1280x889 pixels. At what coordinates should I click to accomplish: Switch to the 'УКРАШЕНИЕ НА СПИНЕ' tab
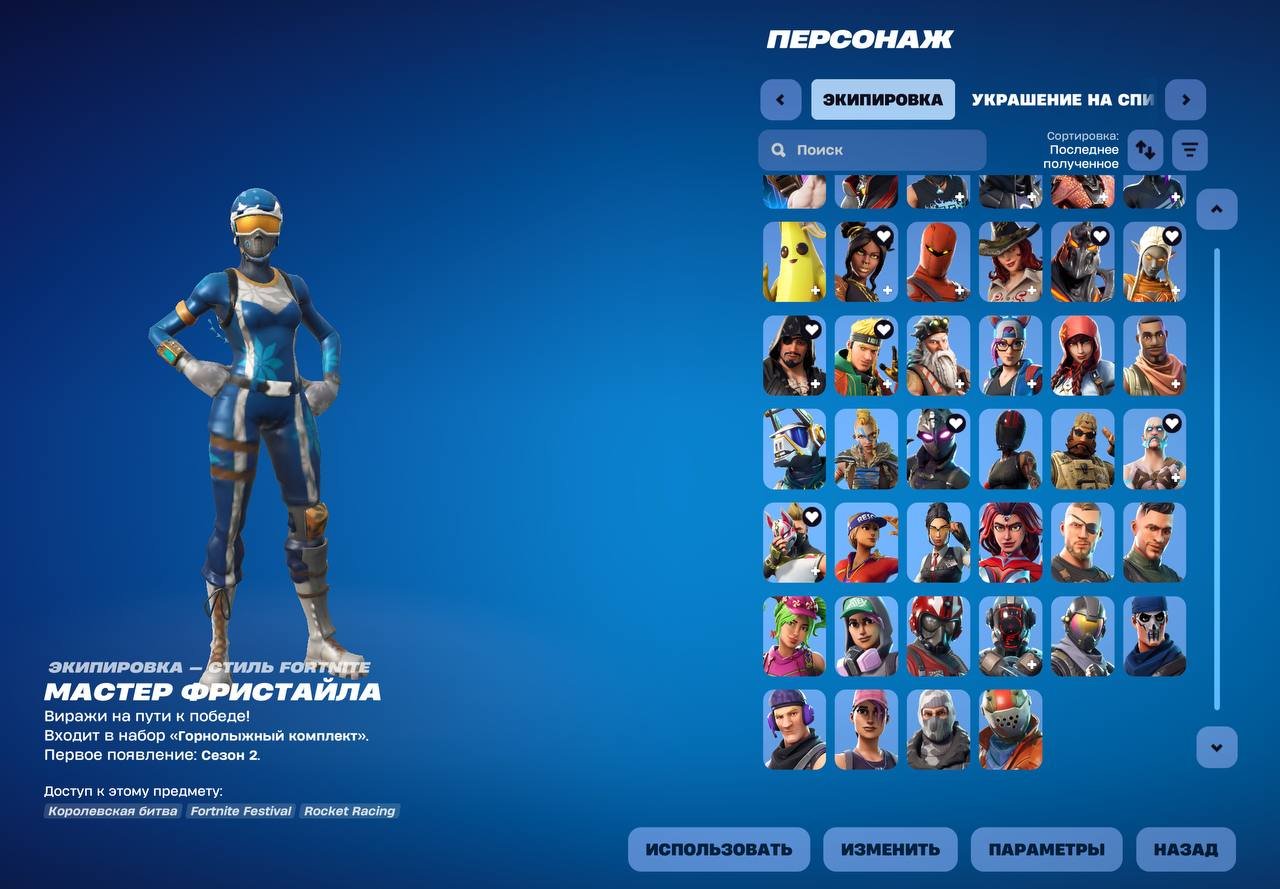[x=1047, y=99]
